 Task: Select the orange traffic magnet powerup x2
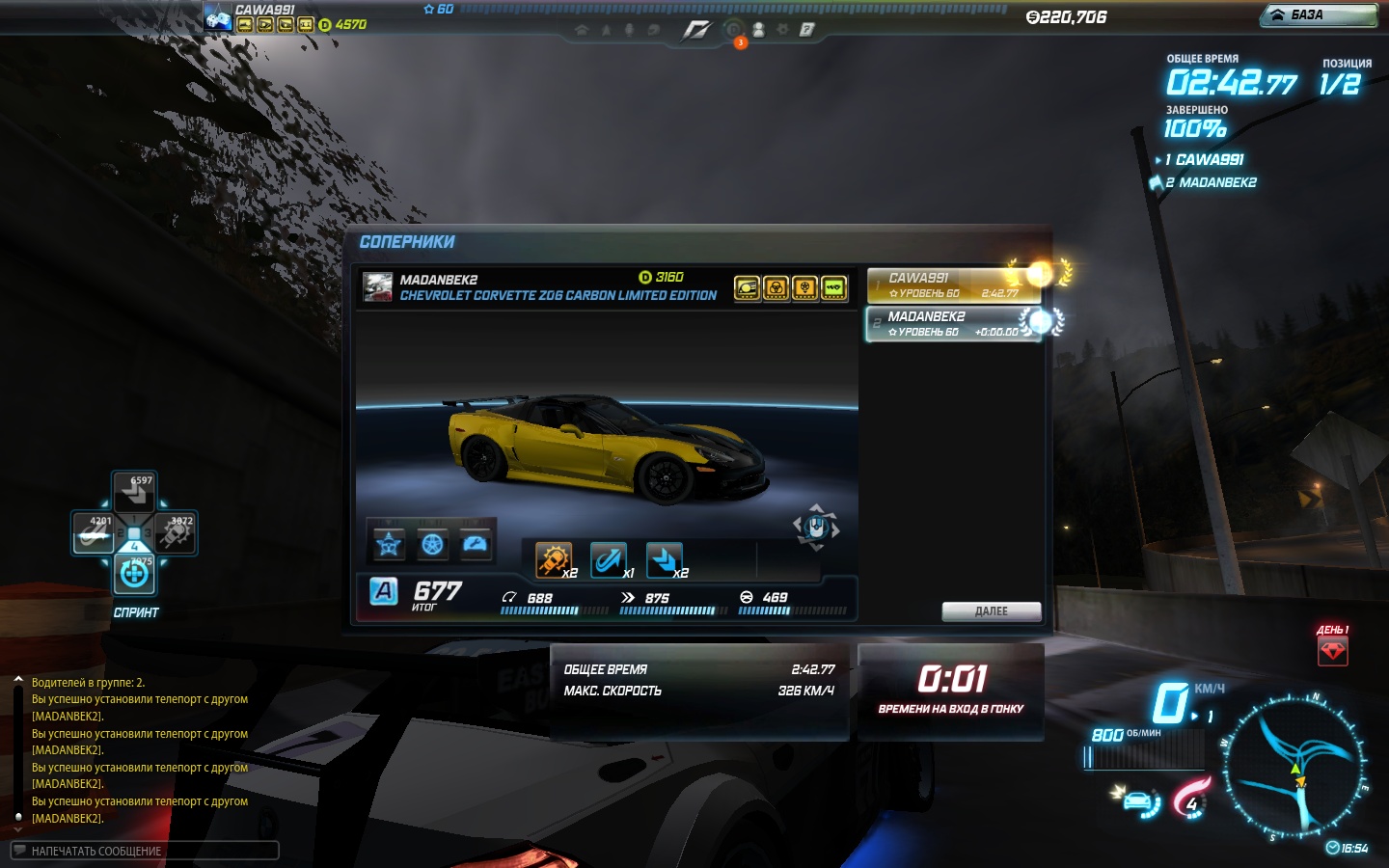pos(554,559)
